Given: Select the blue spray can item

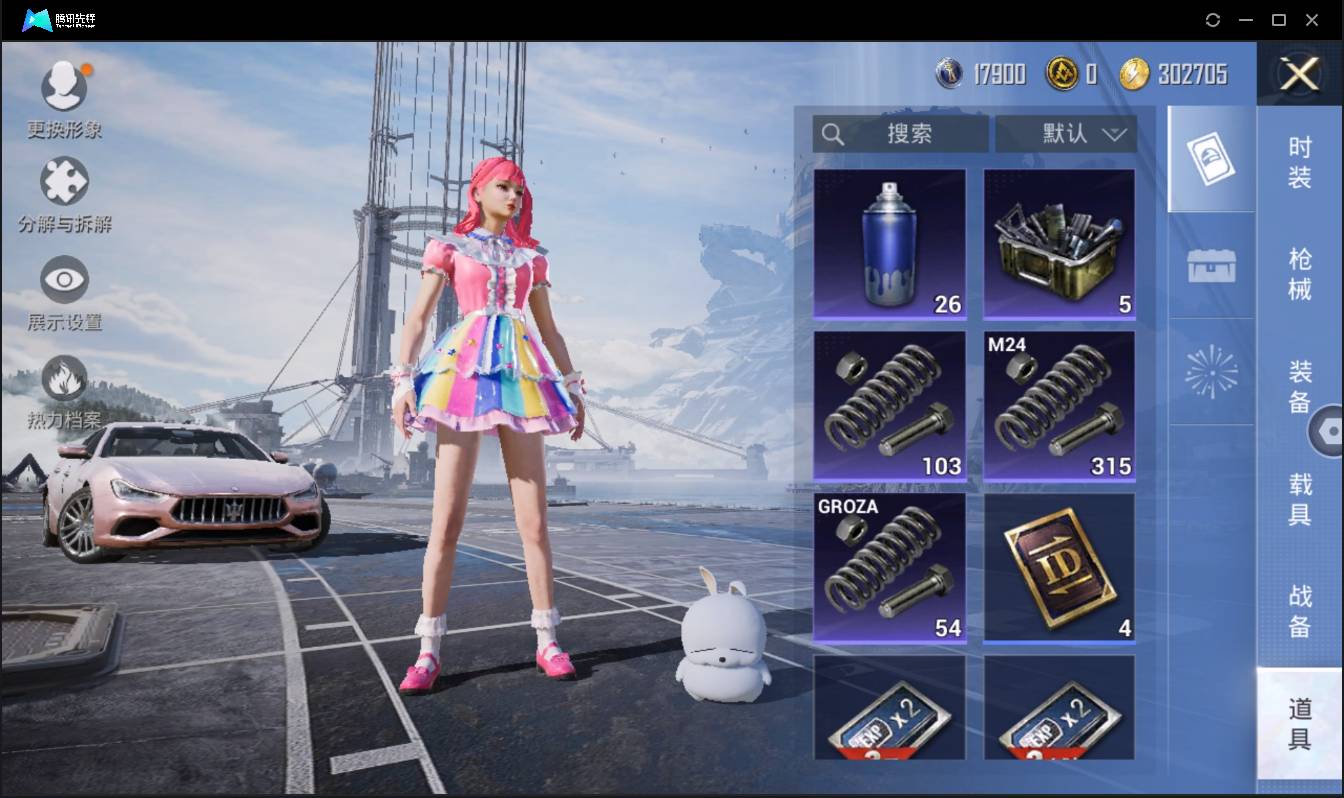Looking at the screenshot, I should click(x=889, y=244).
